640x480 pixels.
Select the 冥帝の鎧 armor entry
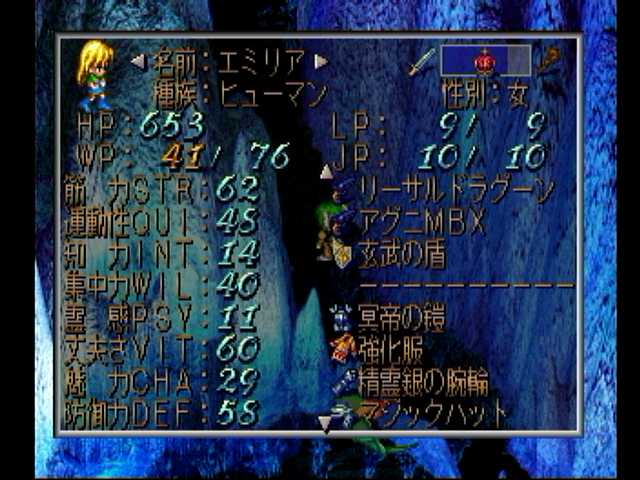click(403, 320)
